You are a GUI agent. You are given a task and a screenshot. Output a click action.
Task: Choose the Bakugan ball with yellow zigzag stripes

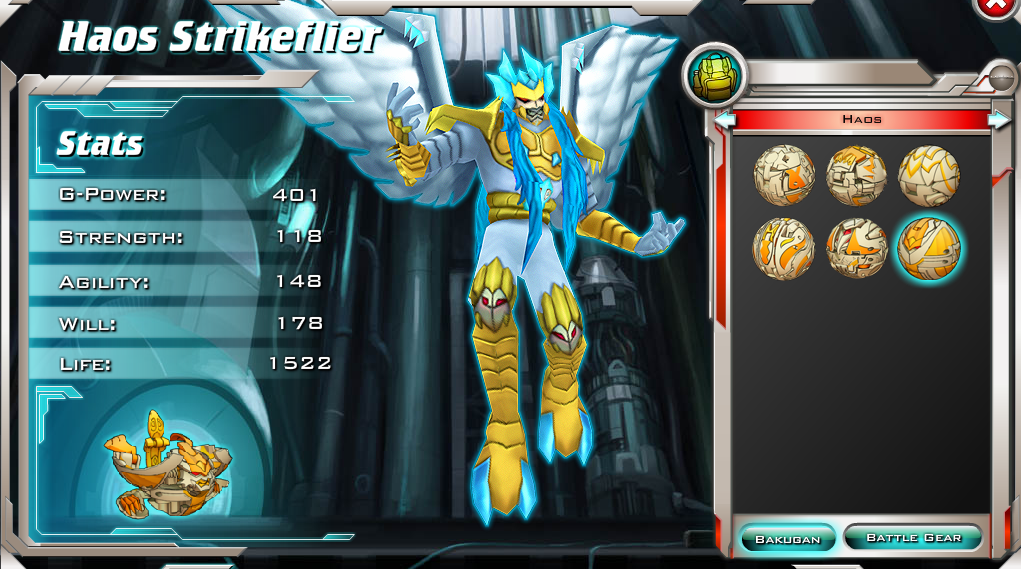coord(928,175)
